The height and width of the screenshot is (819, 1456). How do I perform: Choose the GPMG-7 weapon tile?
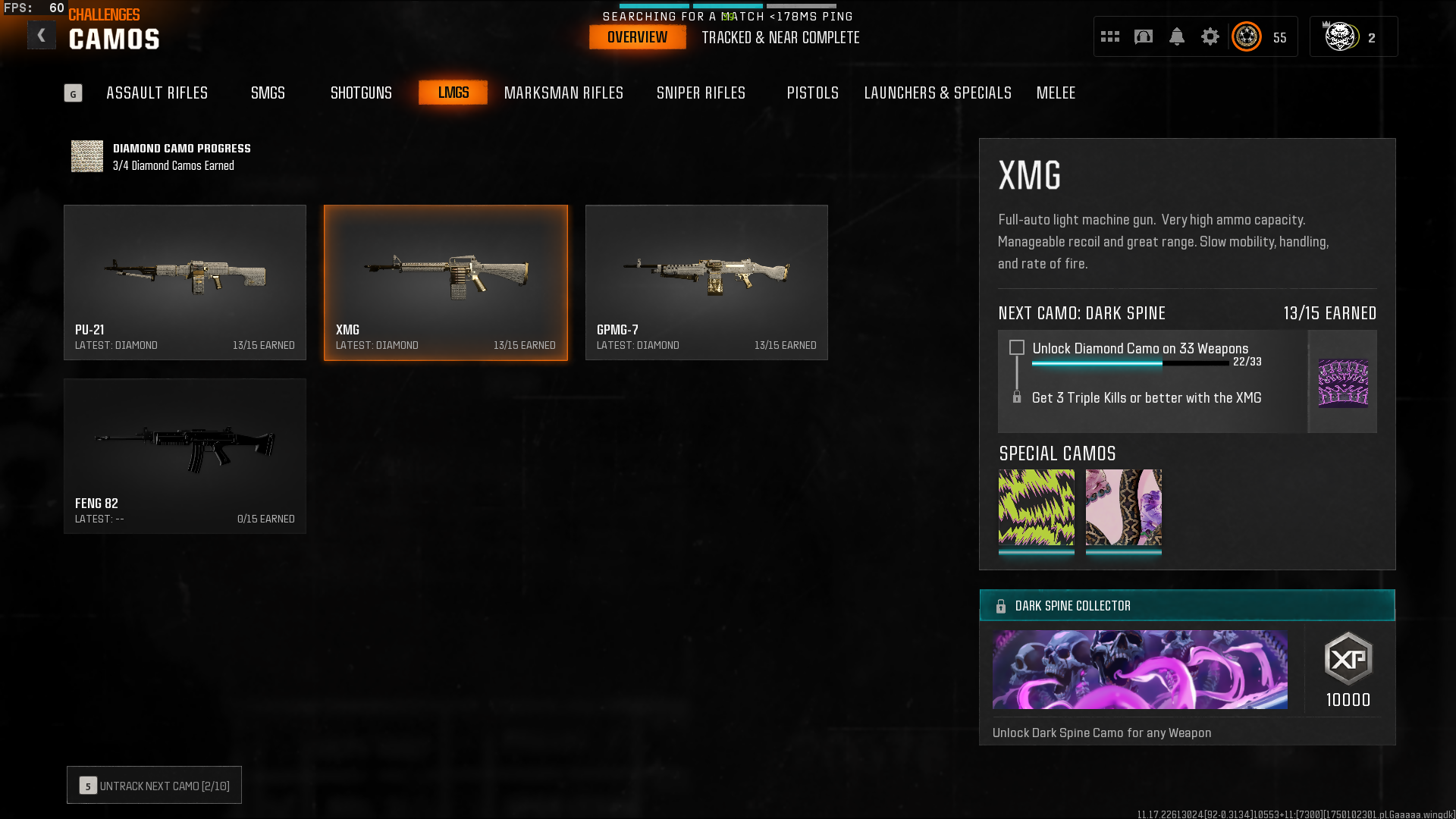tap(706, 282)
